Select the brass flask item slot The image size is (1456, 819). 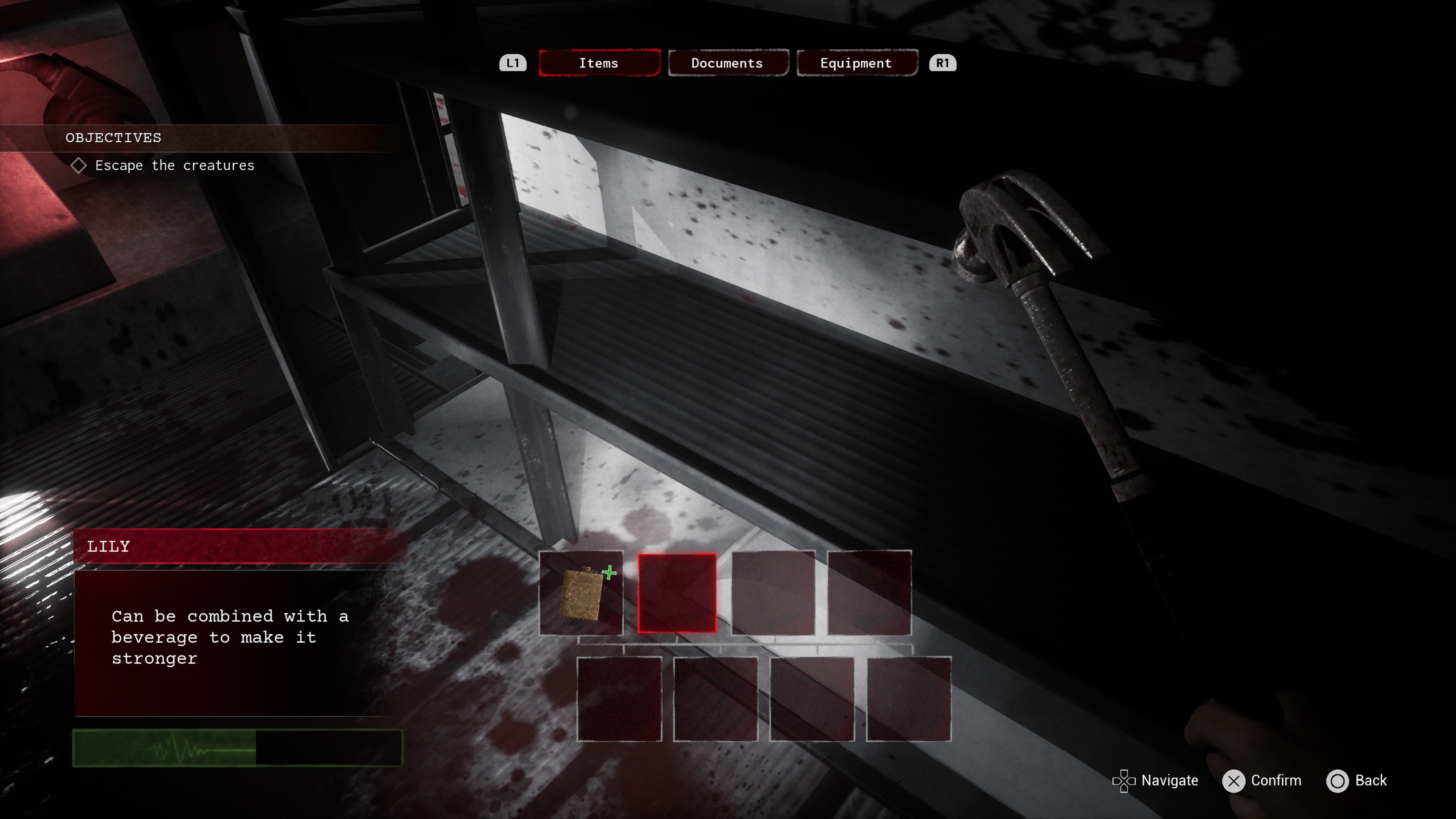[x=581, y=593]
